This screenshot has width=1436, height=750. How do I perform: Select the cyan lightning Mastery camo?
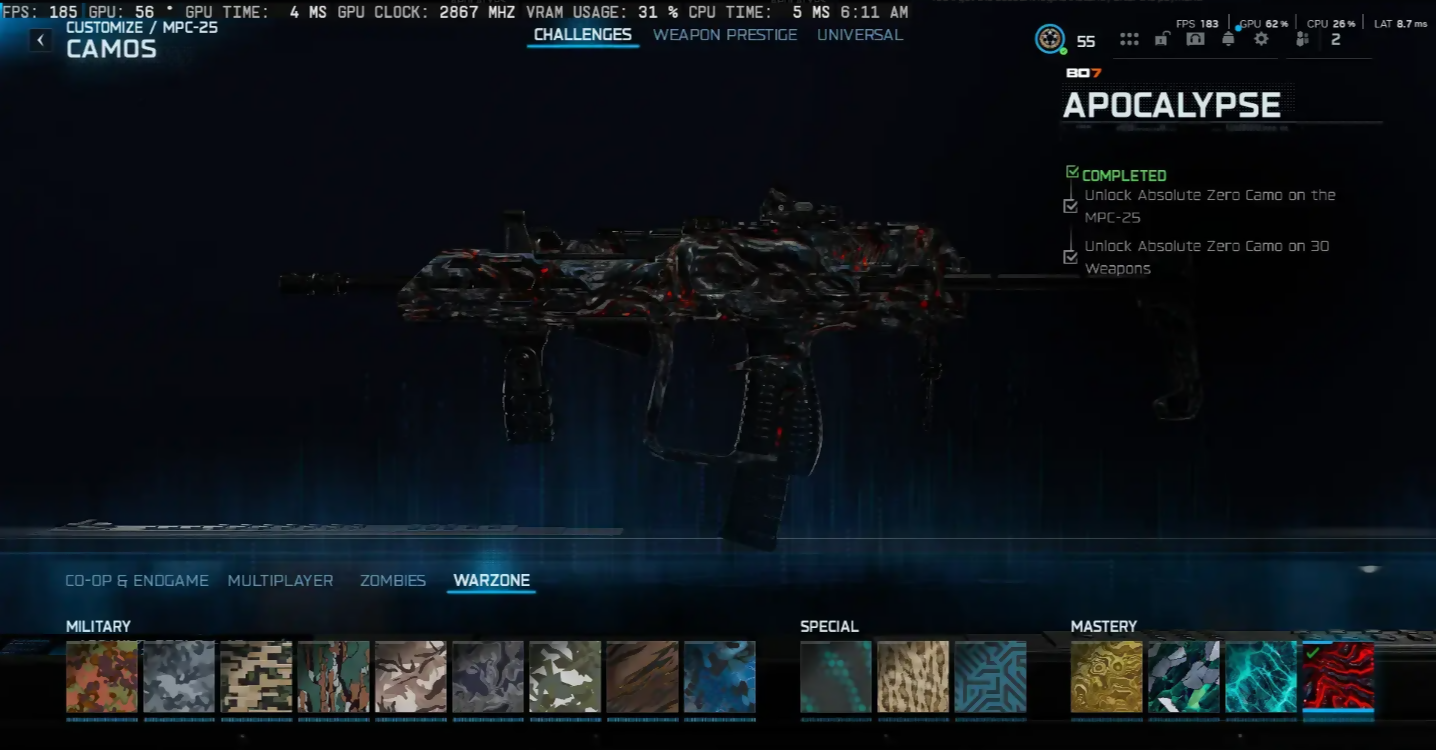pos(1261,677)
